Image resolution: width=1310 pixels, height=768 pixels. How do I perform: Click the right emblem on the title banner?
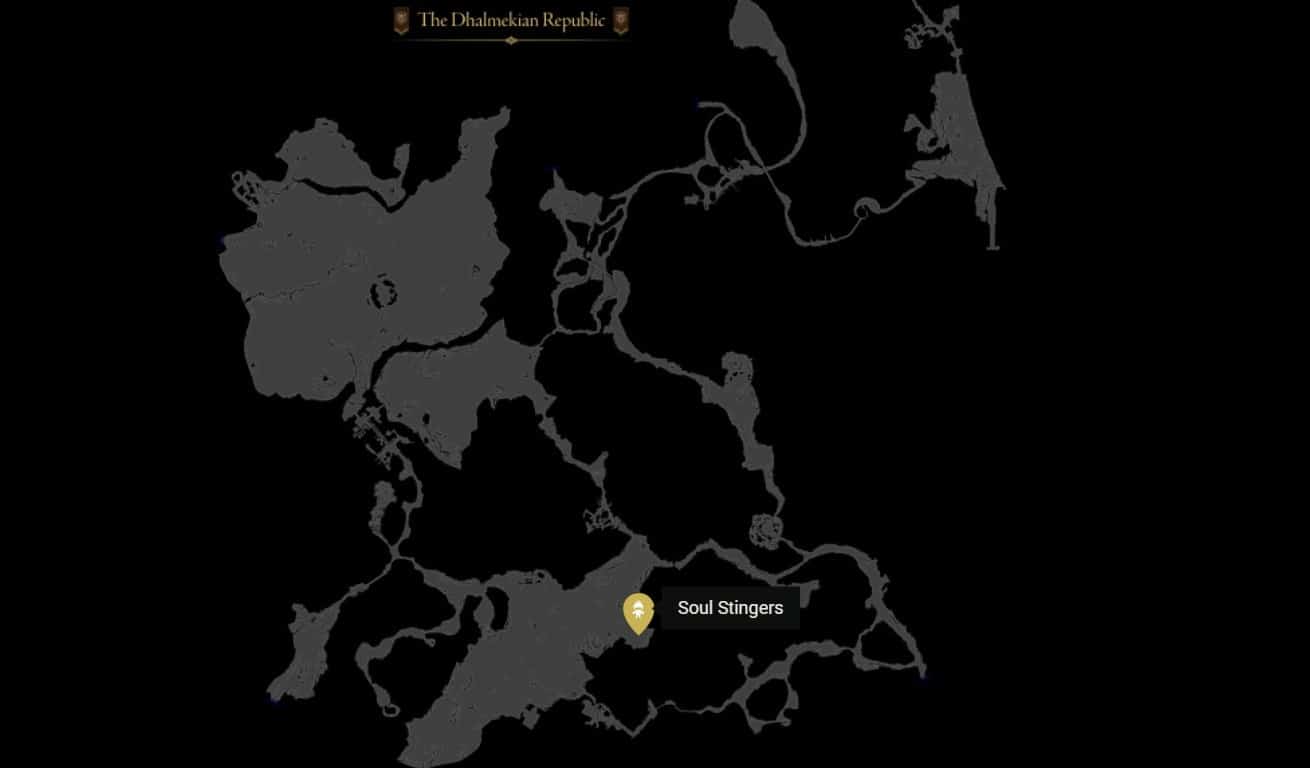coord(620,20)
